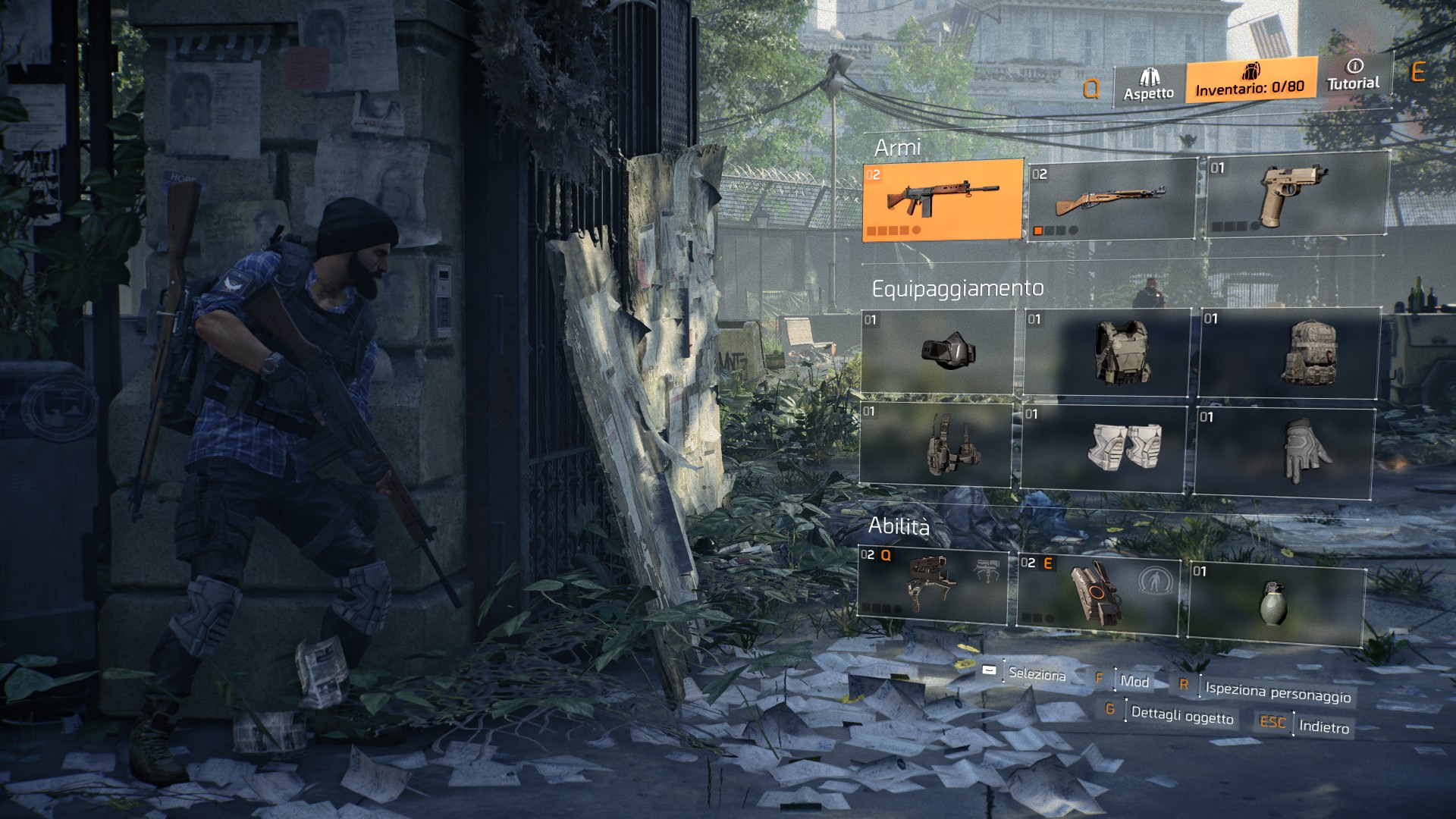Choose Ispeziona personaggio
This screenshot has height=819, width=1456.
(1278, 692)
